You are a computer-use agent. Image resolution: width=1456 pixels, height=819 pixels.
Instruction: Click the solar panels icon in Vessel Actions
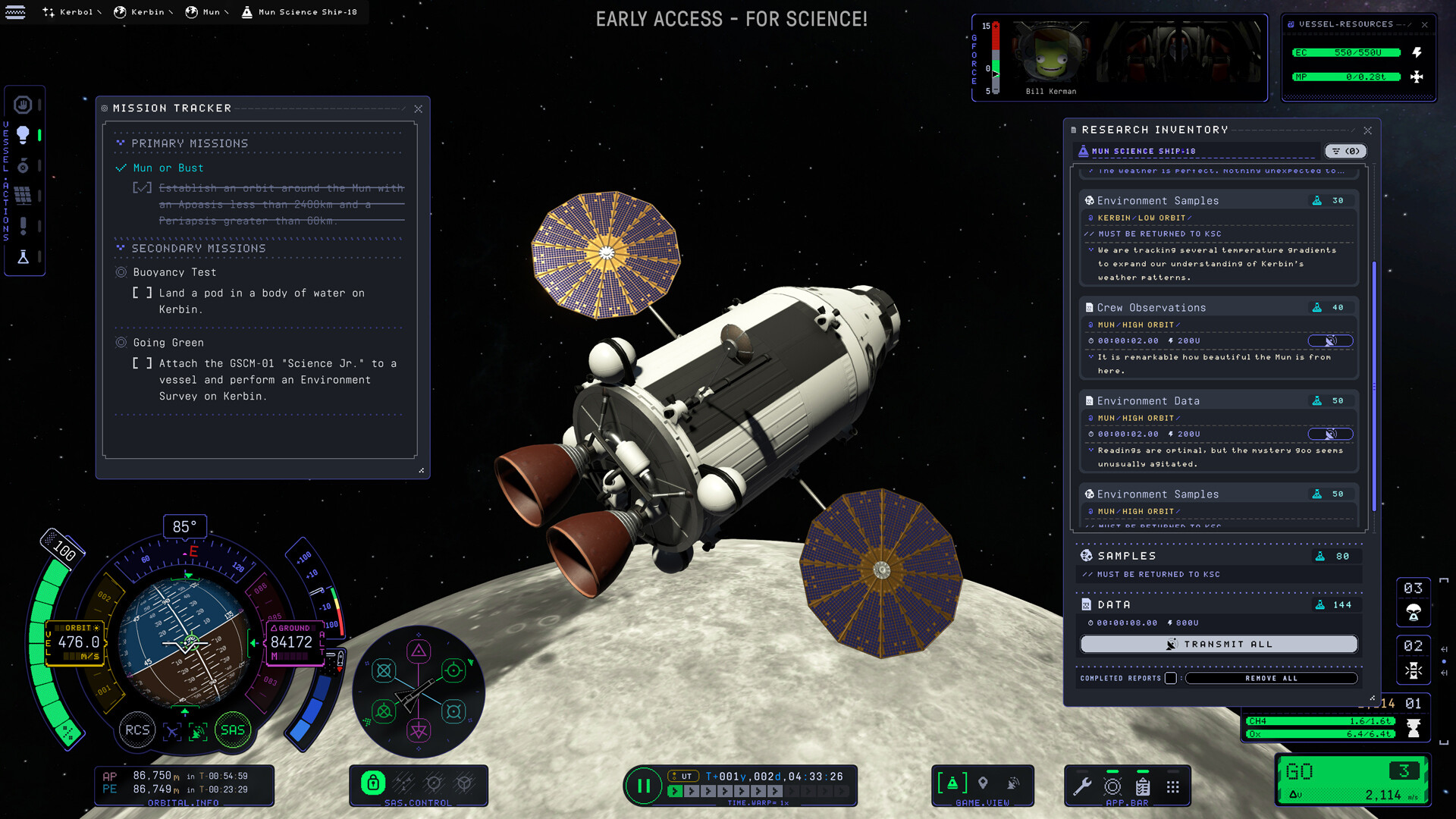pyautogui.click(x=24, y=195)
